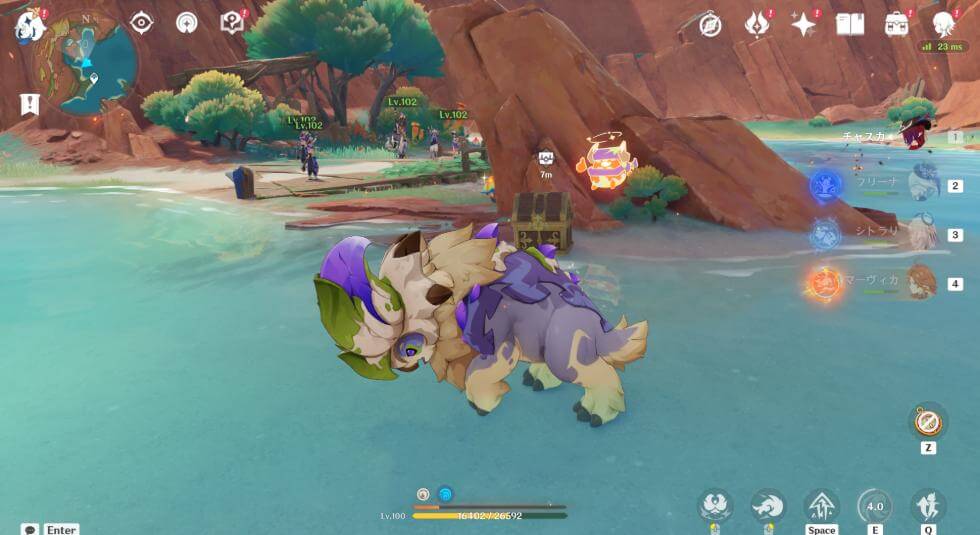The image size is (980, 535).
Task: Open the character head profile icon
Action: coord(942,24)
